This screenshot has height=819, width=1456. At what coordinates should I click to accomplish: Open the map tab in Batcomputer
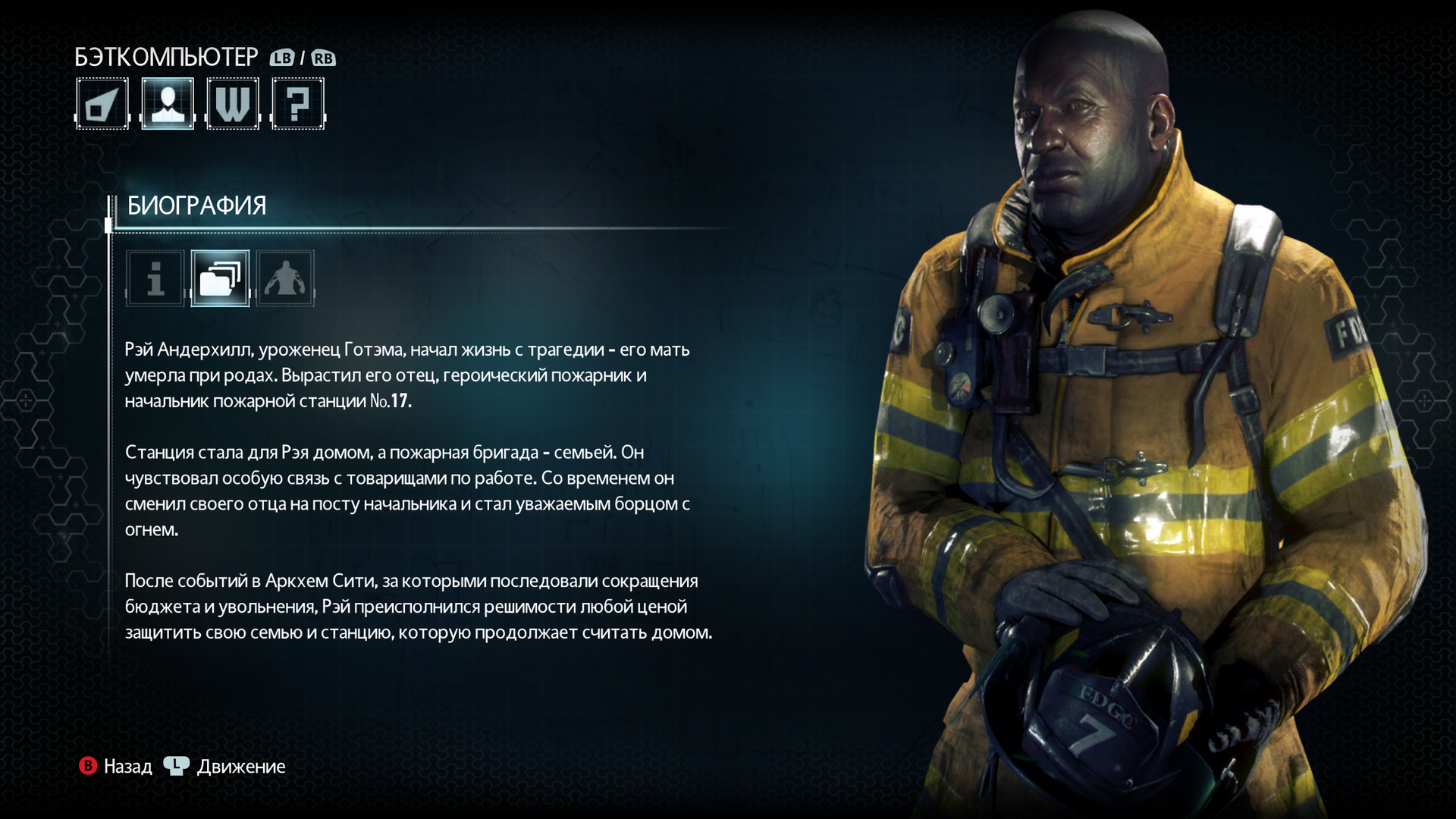(x=102, y=104)
